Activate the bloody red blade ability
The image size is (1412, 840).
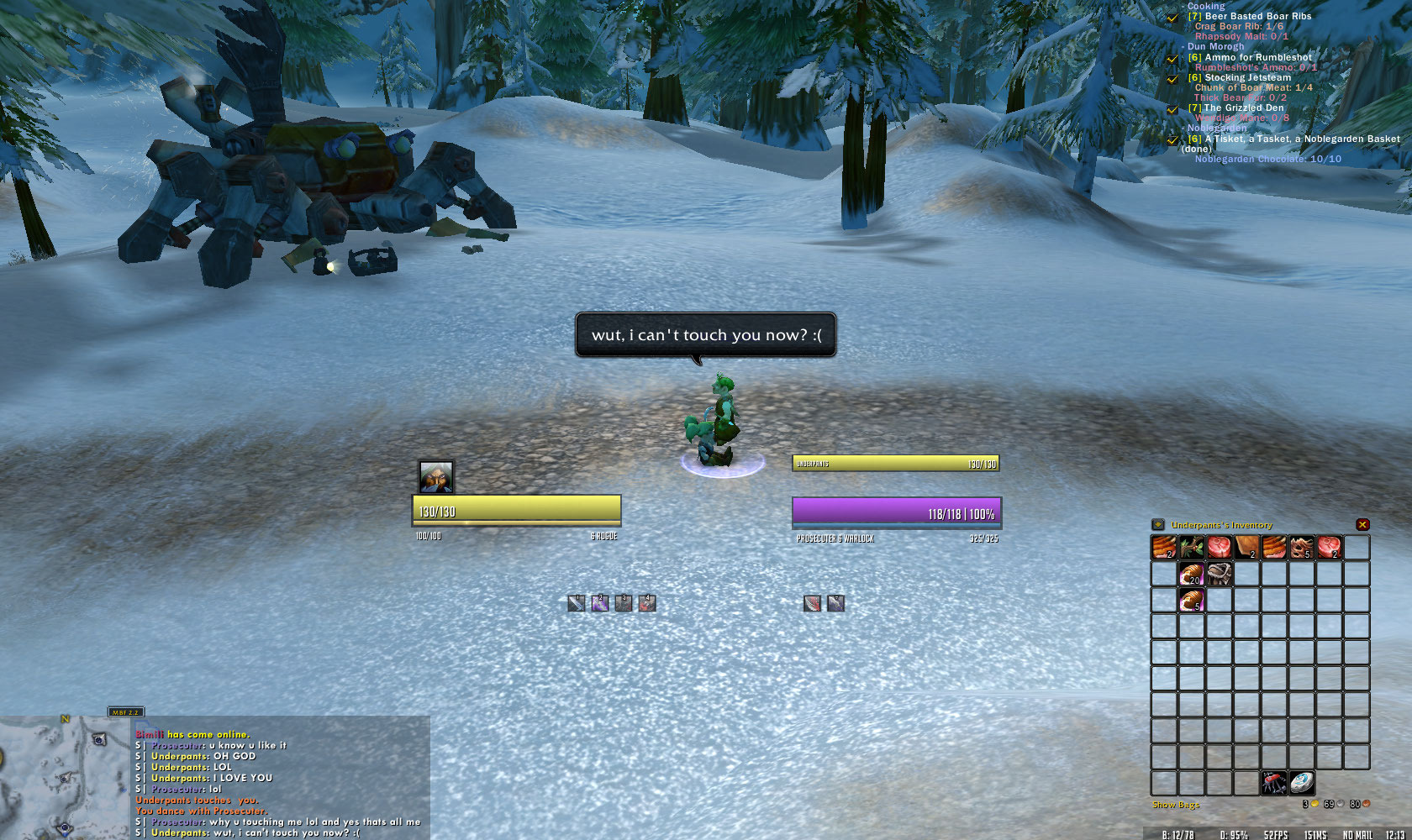(812, 603)
